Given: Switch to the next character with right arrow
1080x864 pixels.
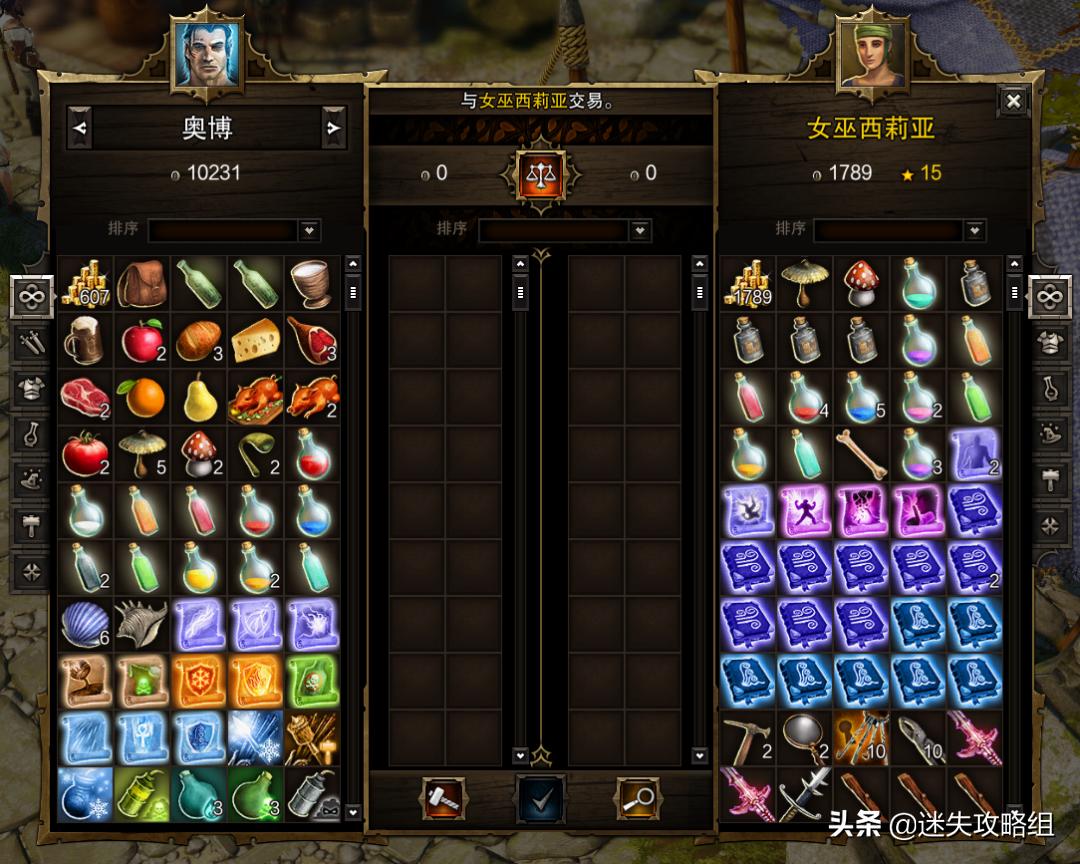Looking at the screenshot, I should 333,128.
